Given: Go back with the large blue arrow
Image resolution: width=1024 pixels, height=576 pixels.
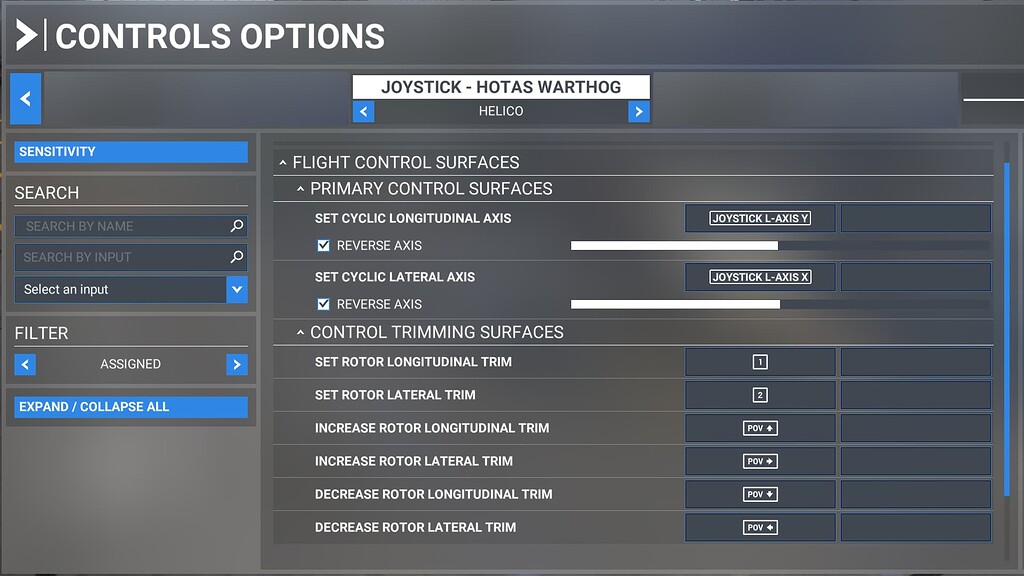Looking at the screenshot, I should coord(26,99).
